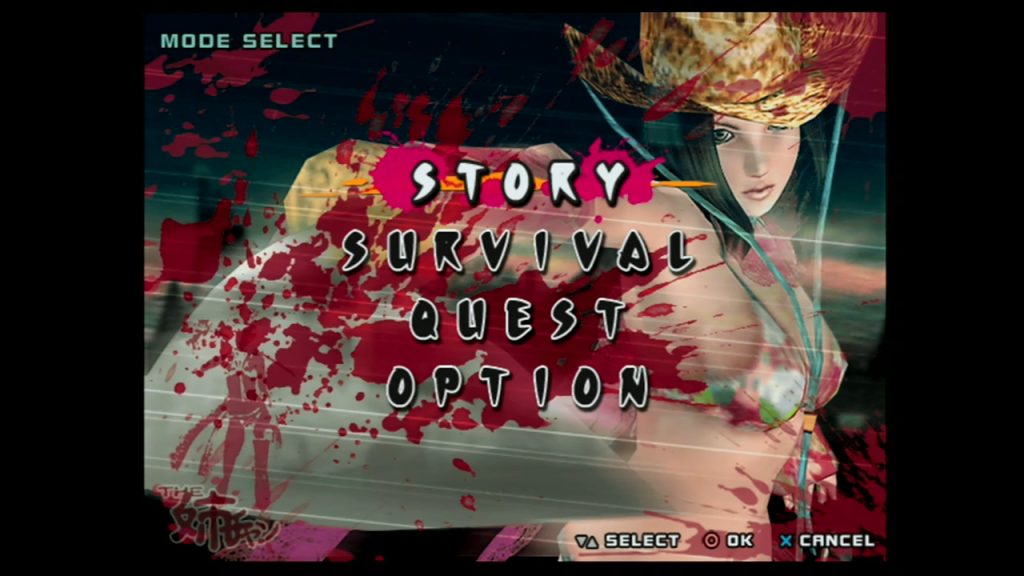Choose Survival mode
This screenshot has height=576, width=1024.
(516, 253)
